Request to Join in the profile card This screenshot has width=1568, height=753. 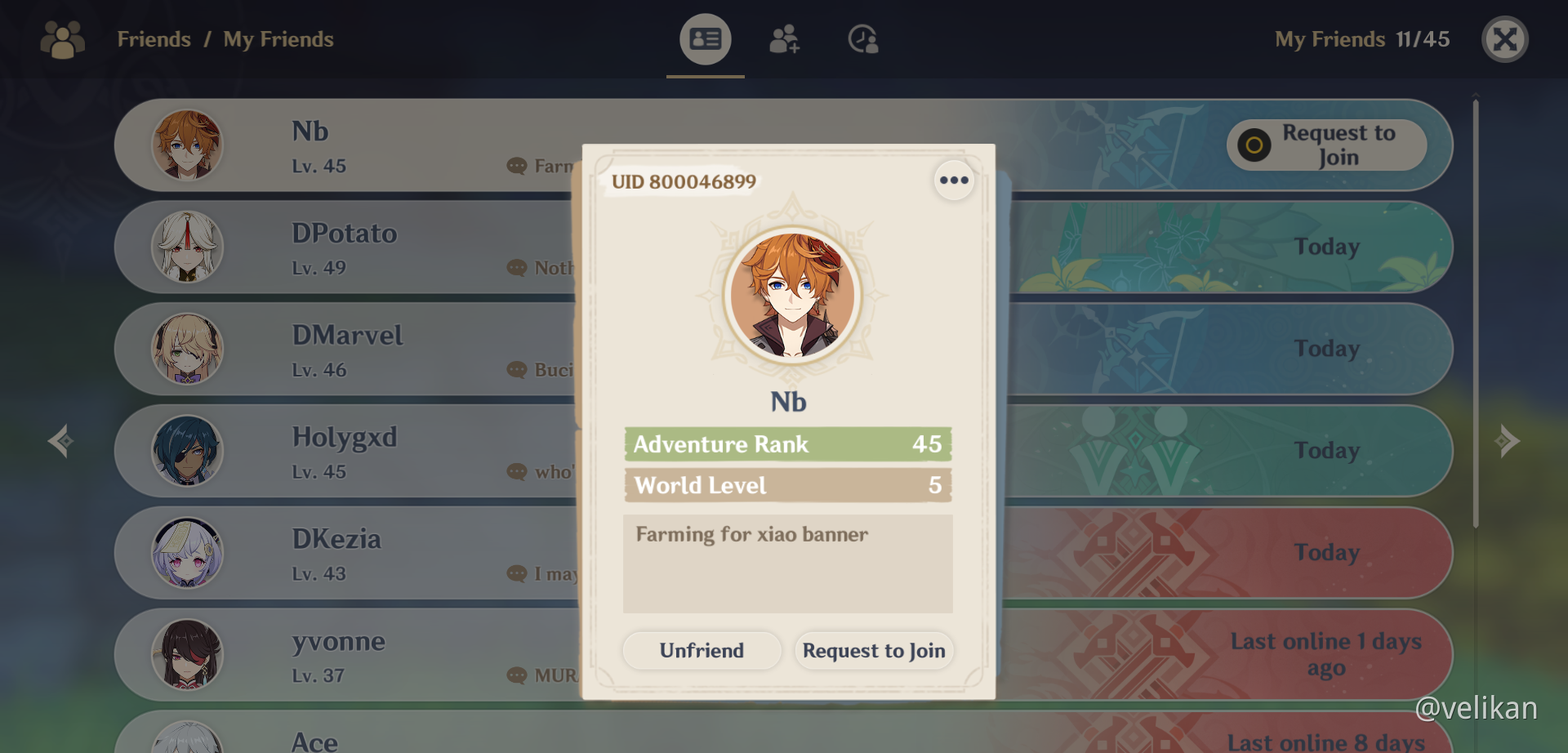pos(873,650)
